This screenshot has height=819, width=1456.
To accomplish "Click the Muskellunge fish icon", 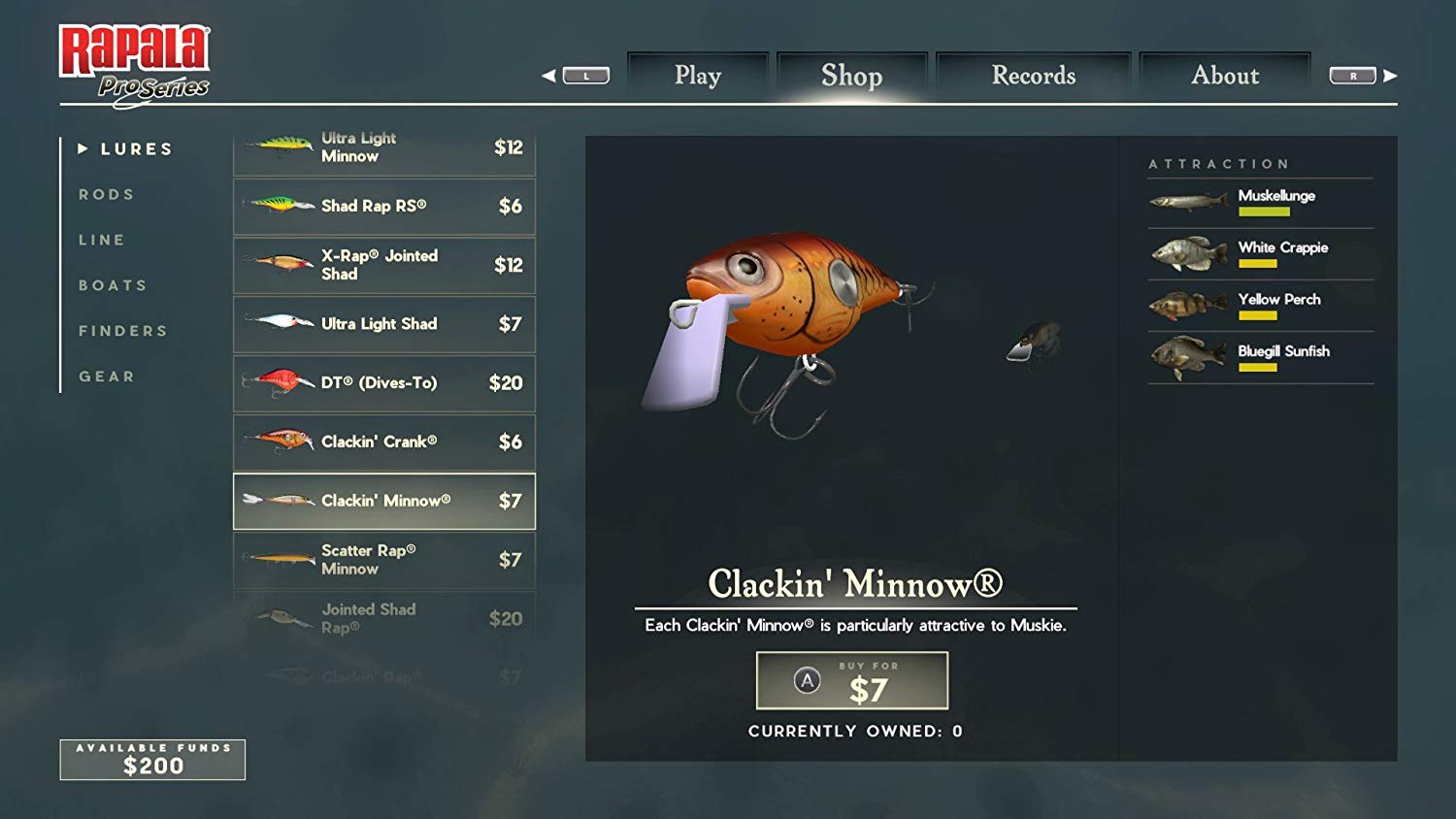I will [x=1186, y=201].
